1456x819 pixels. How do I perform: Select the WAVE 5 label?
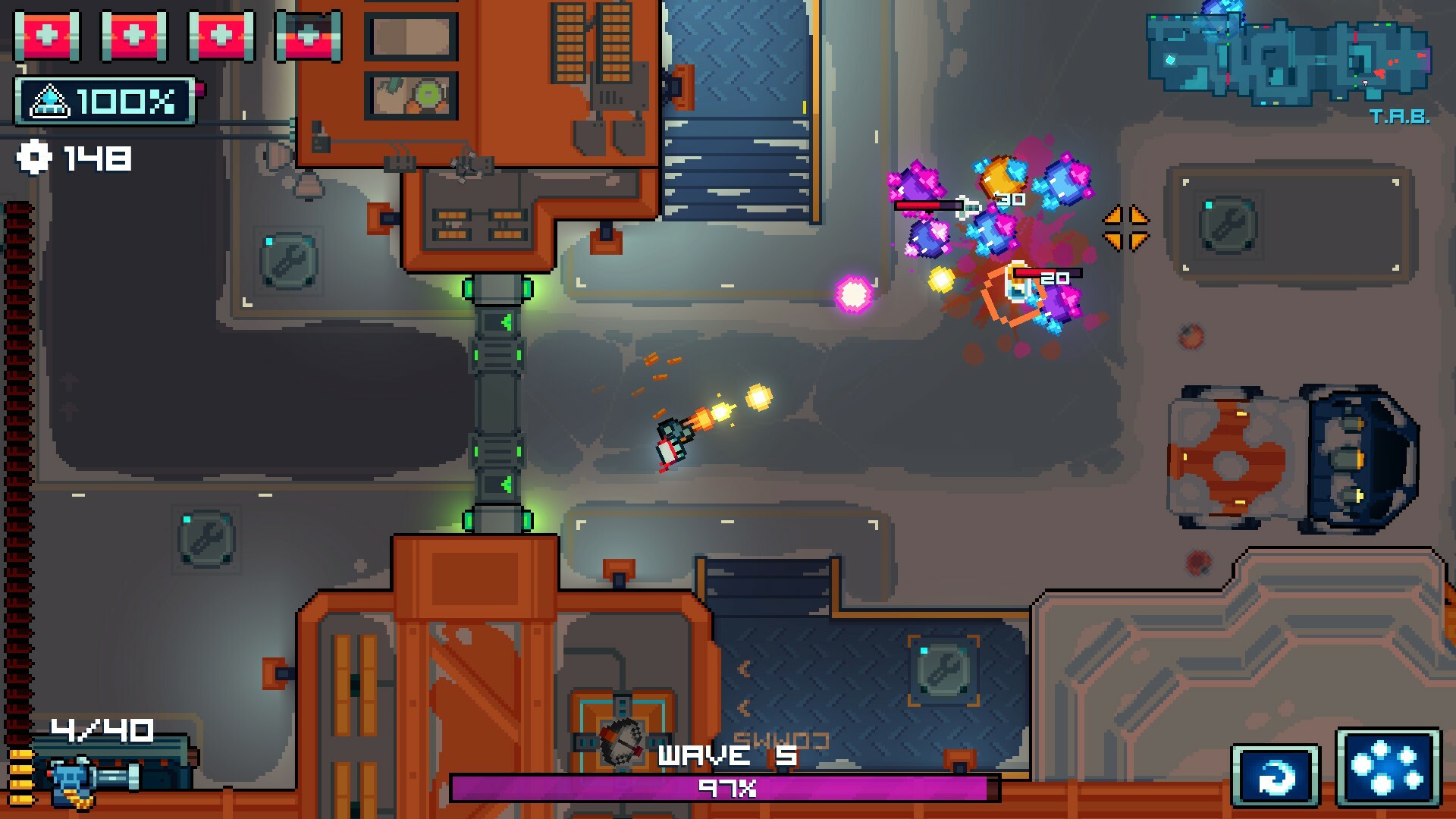[x=726, y=755]
